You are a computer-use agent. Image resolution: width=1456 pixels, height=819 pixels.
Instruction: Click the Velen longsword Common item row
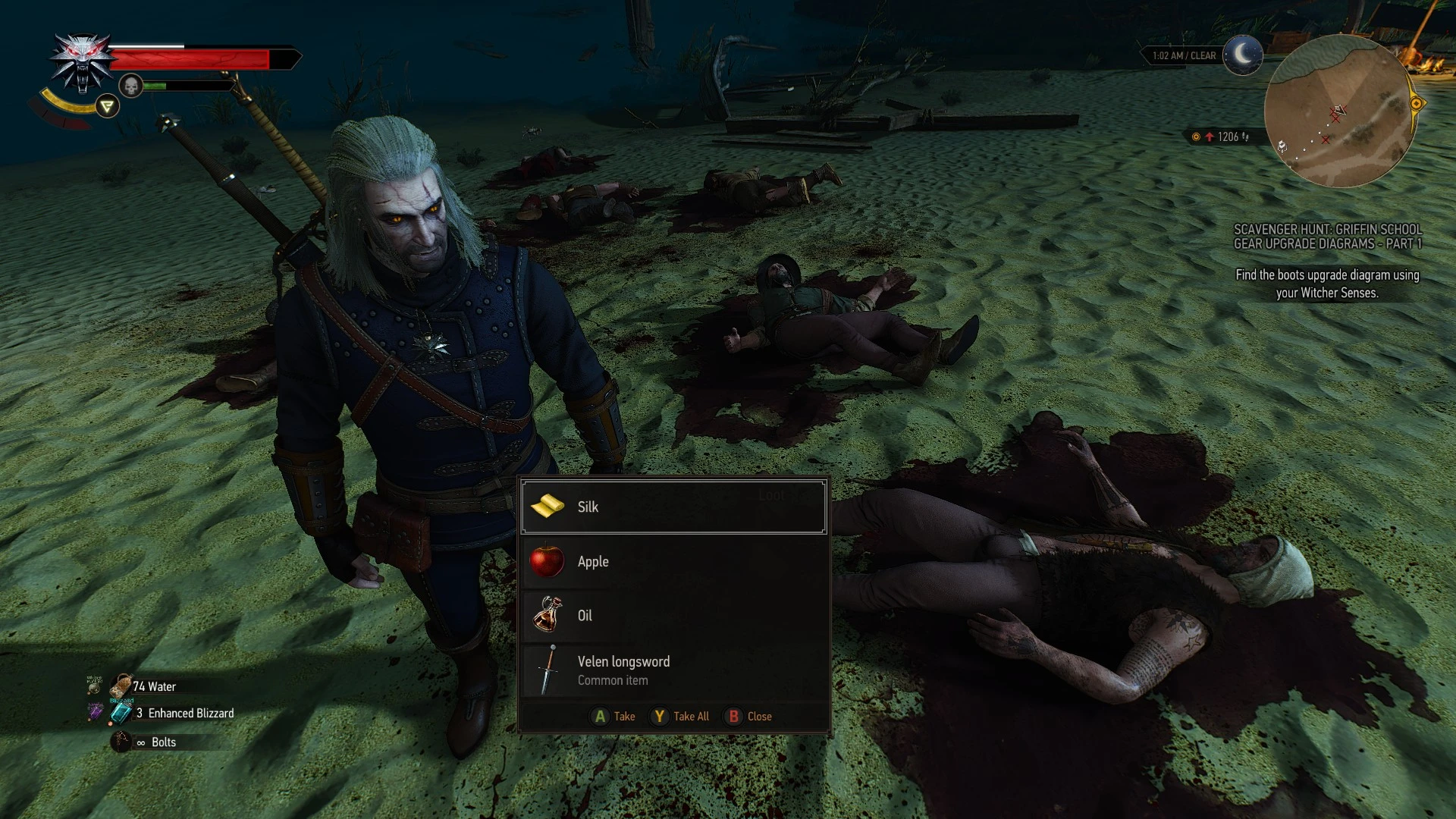(x=673, y=670)
